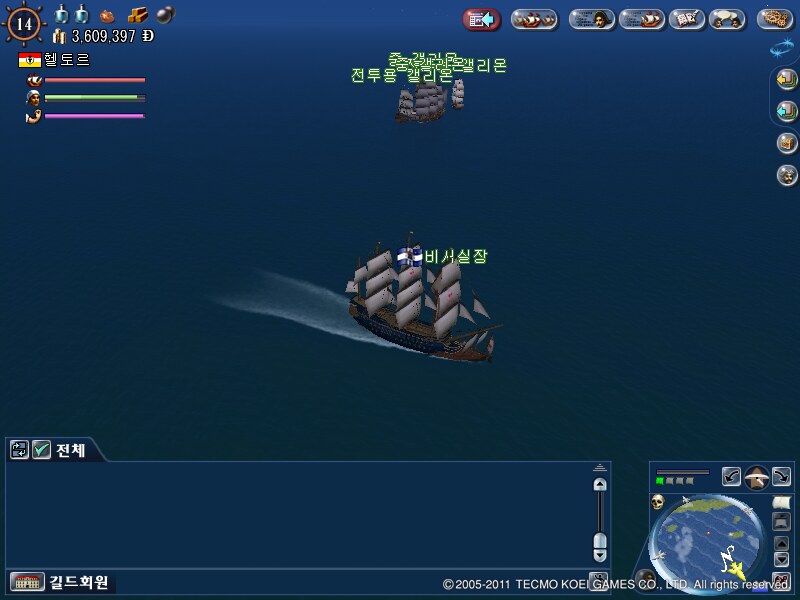The height and width of the screenshot is (600, 800).
Task: Toggle the green checkmark chat filter button
Action: pos(41,450)
